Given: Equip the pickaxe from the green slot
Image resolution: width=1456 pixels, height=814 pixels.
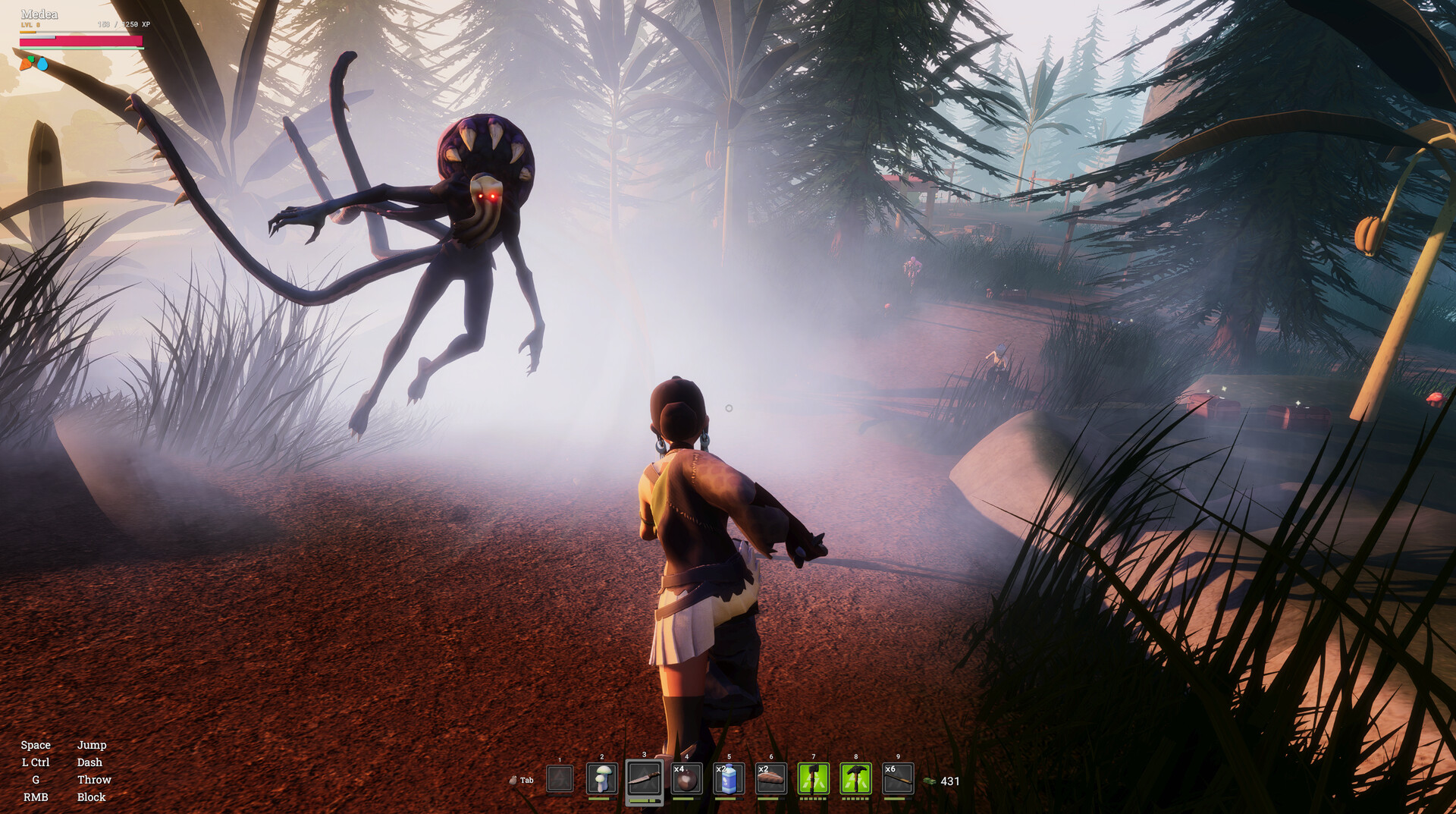Looking at the screenshot, I should click(855, 779).
